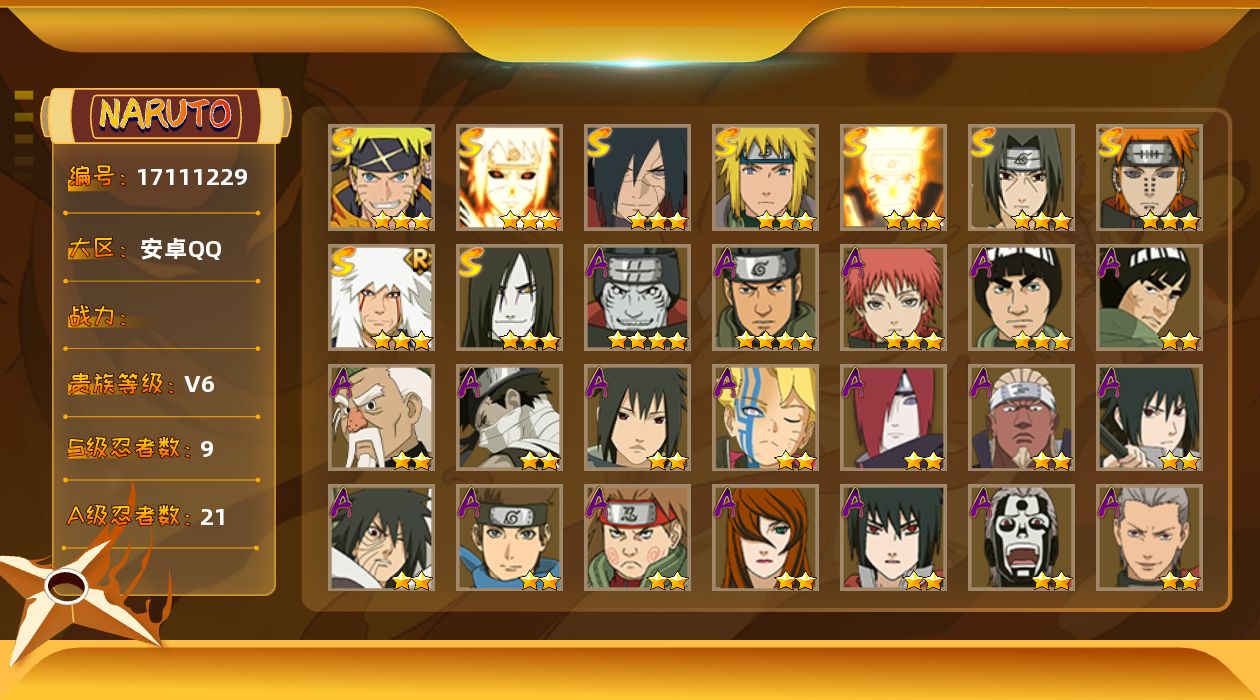The height and width of the screenshot is (700, 1260).
Task: Pick the red-haired Sasori portrait
Action: tap(893, 297)
